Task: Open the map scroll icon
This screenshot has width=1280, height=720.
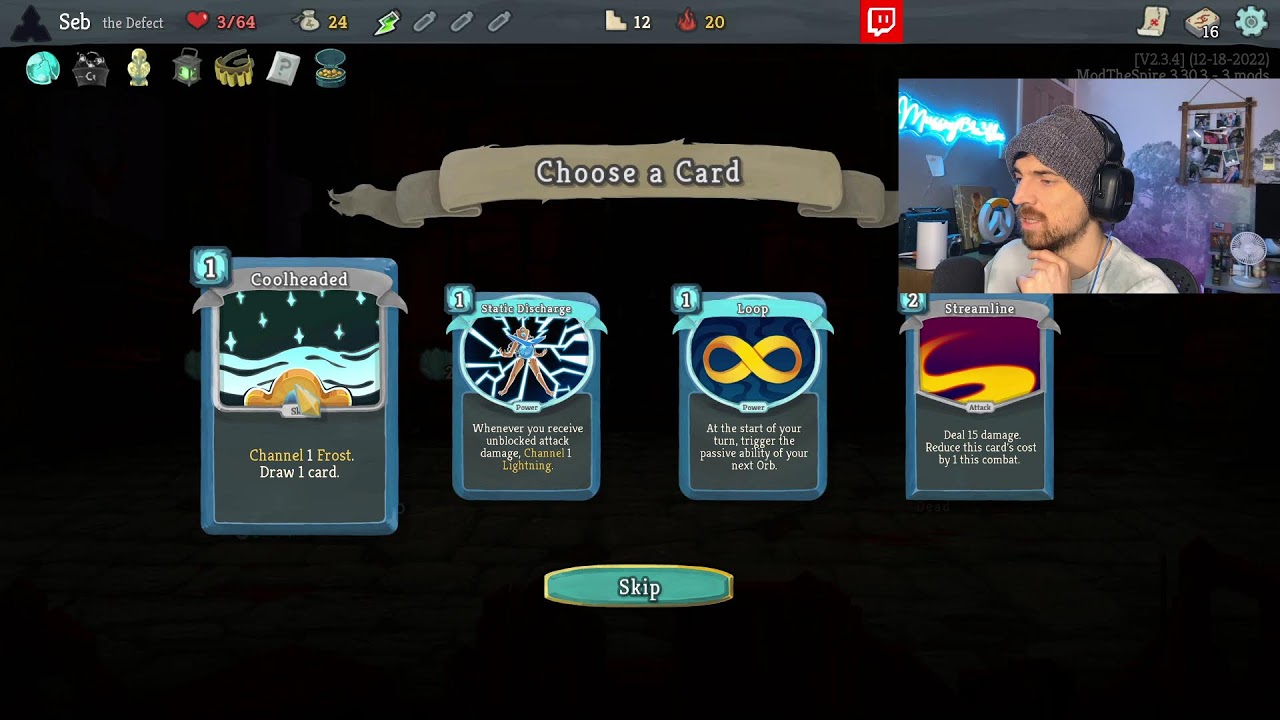Action: [1154, 21]
